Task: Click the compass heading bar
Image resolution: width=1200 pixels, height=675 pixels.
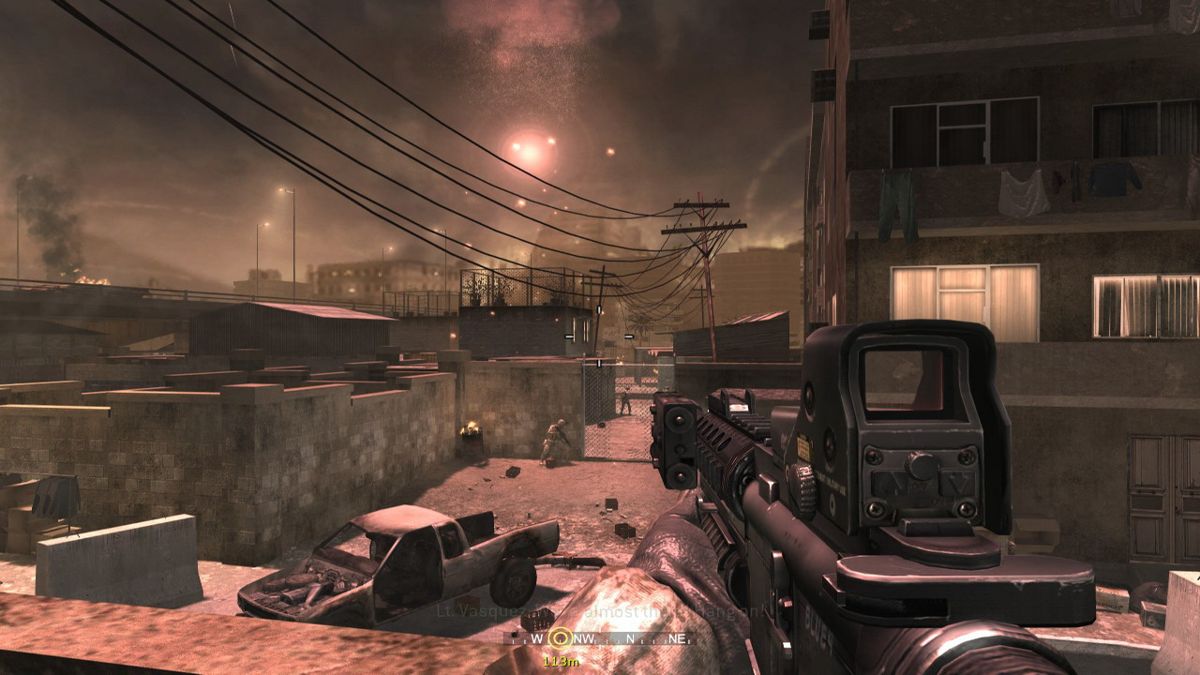Action: click(x=620, y=637)
